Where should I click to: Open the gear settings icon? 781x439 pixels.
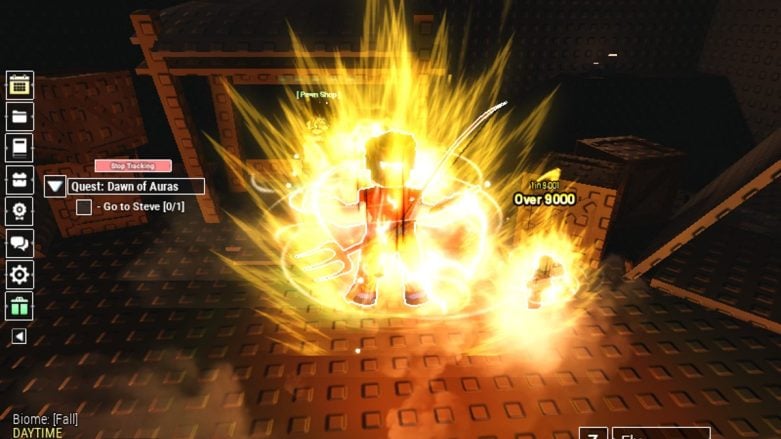(20, 275)
